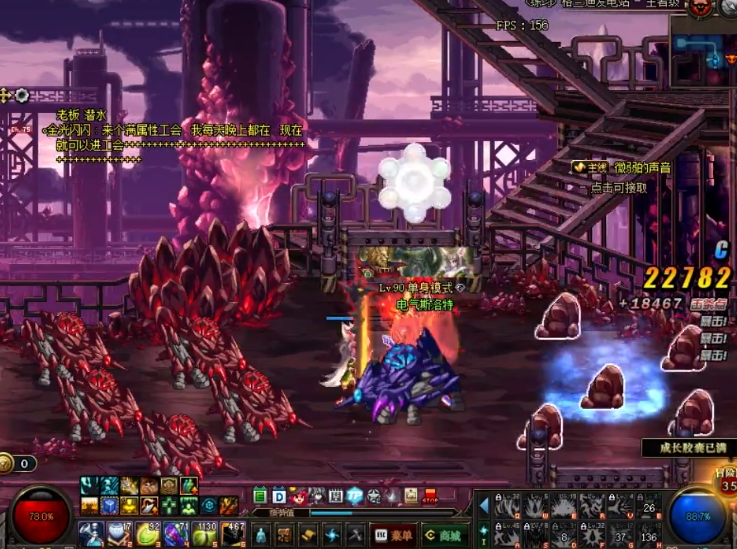Viewport: 737px width, 549px height.
Task: Click the gold coin counter icon
Action: [8, 463]
